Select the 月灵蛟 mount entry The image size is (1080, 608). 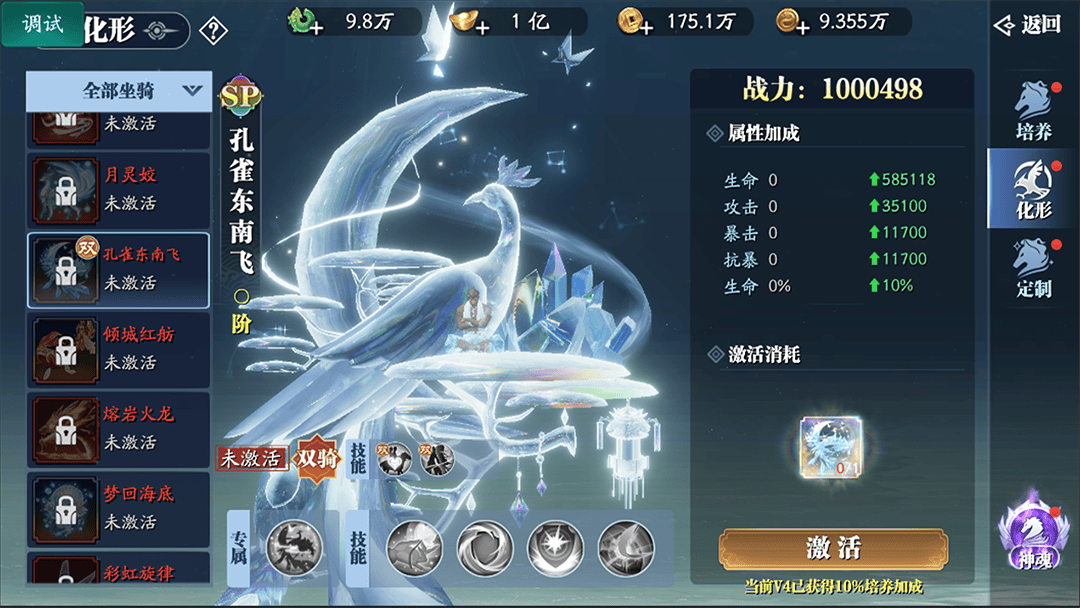point(119,188)
